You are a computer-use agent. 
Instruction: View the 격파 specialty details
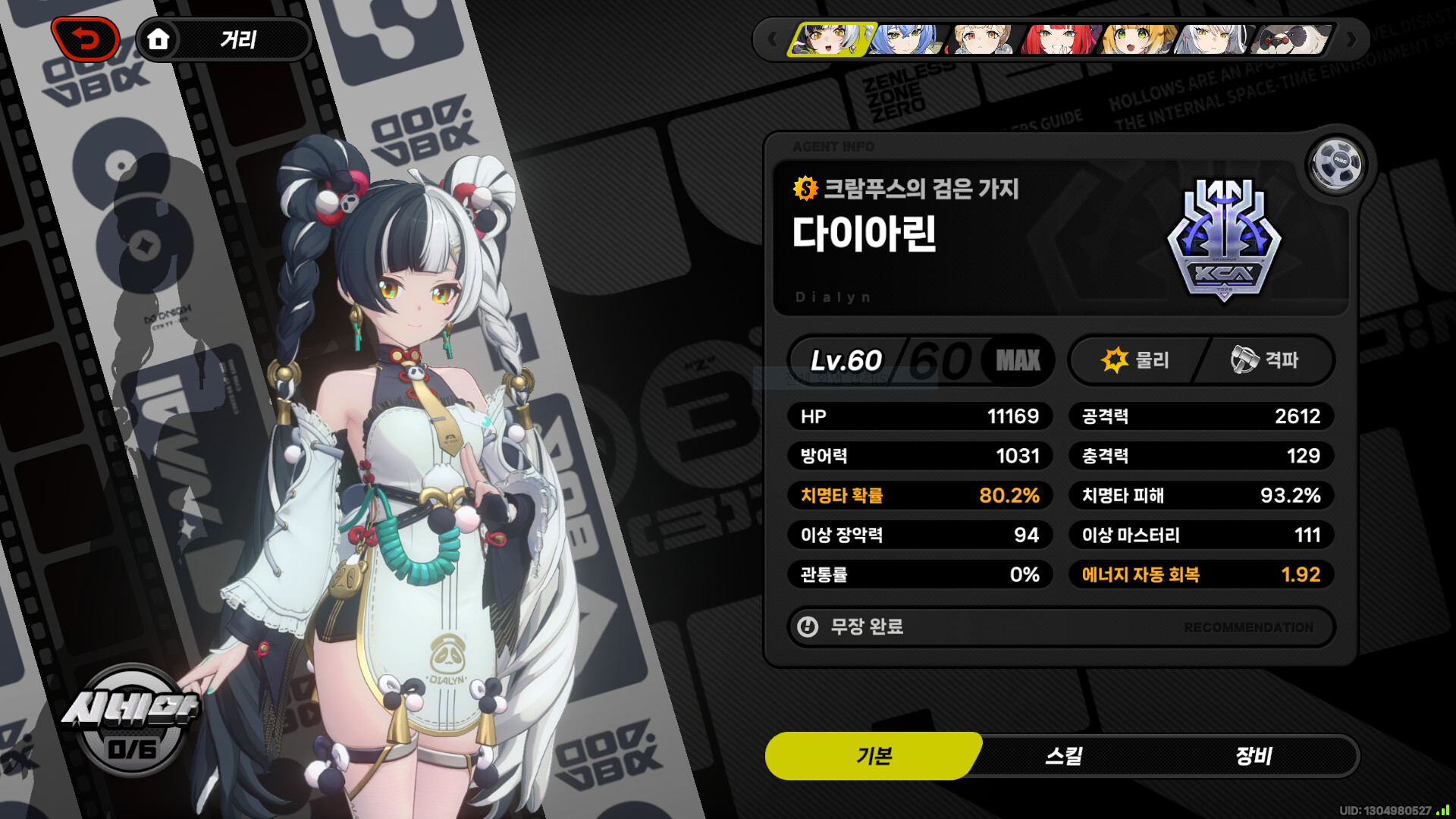pyautogui.click(x=1265, y=360)
